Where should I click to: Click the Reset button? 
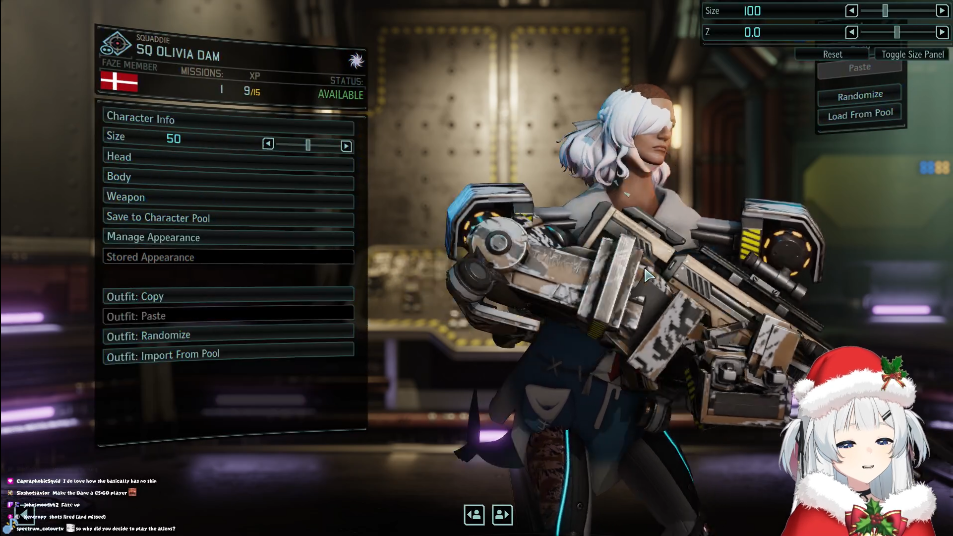pyautogui.click(x=832, y=54)
